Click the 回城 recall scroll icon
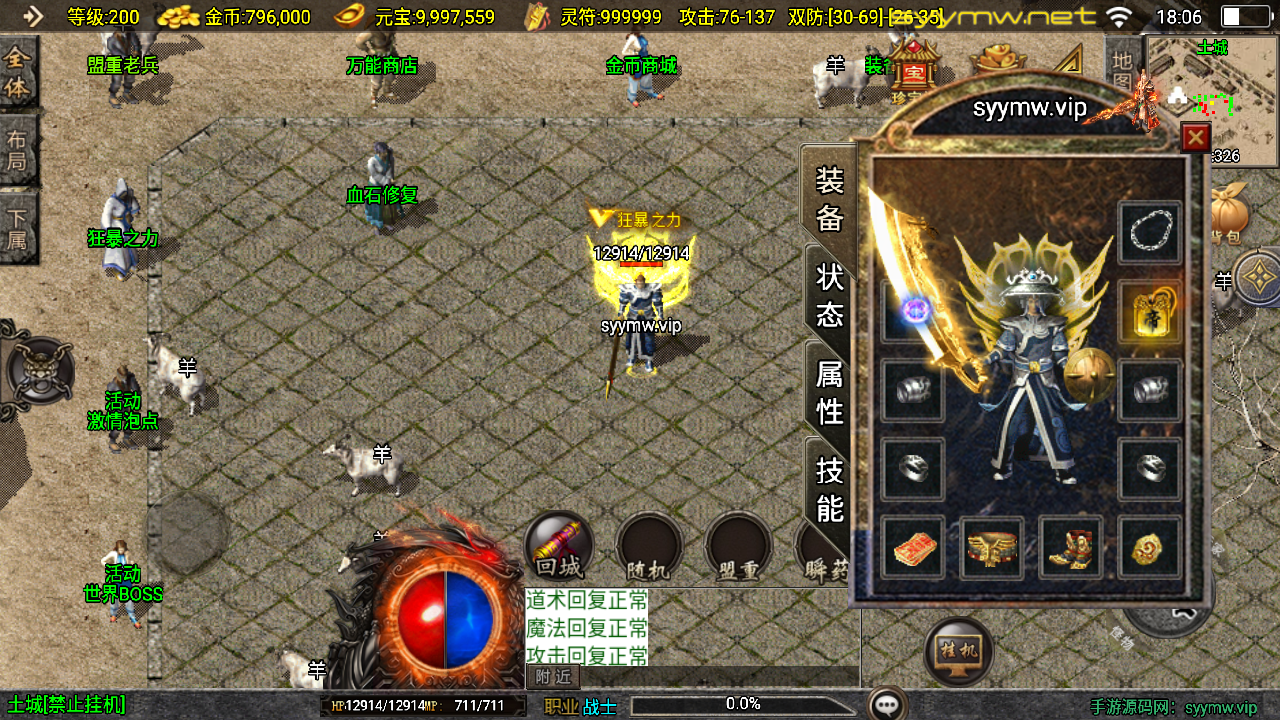This screenshot has height=720, width=1280. pyautogui.click(x=557, y=546)
